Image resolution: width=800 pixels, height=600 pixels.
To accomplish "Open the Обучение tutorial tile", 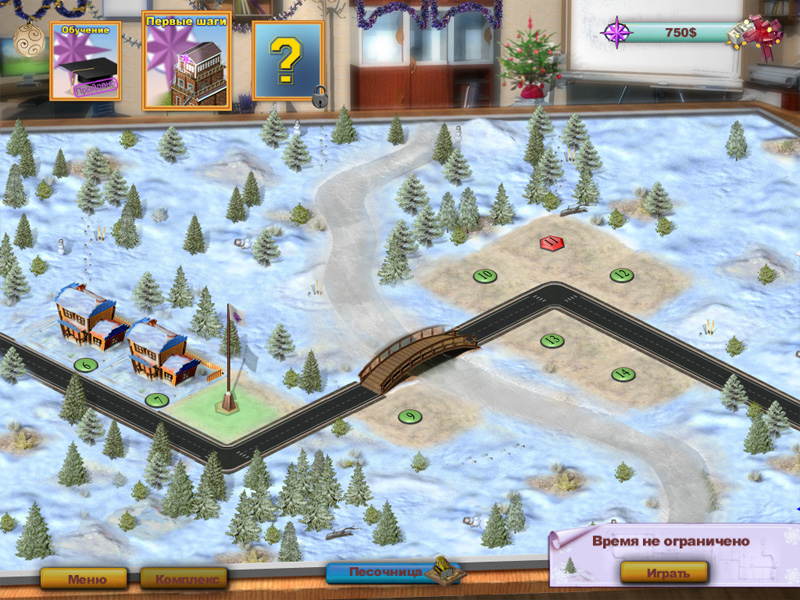I will (85, 62).
